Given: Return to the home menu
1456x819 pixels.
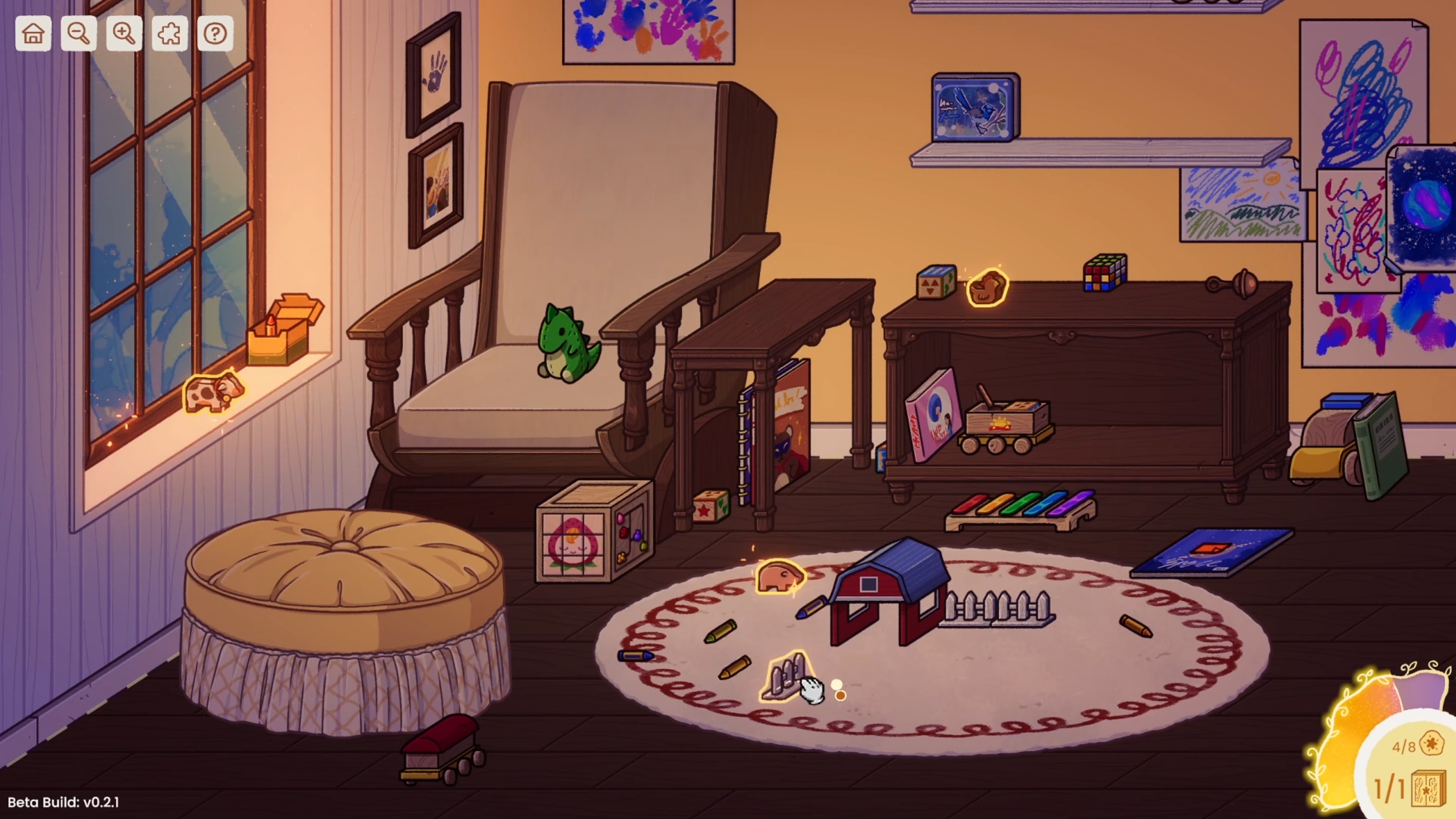Looking at the screenshot, I should pyautogui.click(x=33, y=34).
